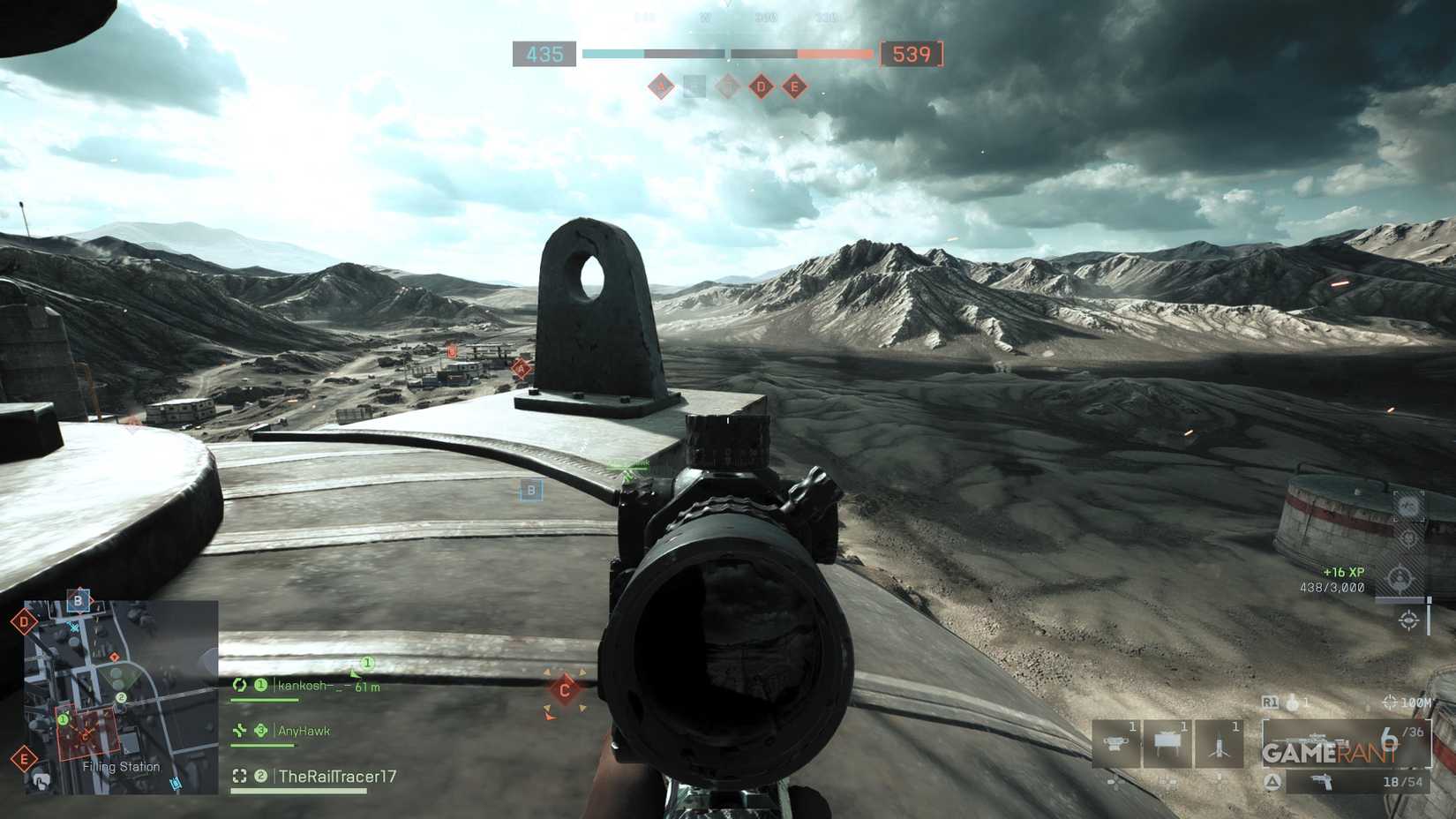Screen dimensions: 1456x819
Task: Click the +16 XP notification text
Action: (x=1342, y=572)
